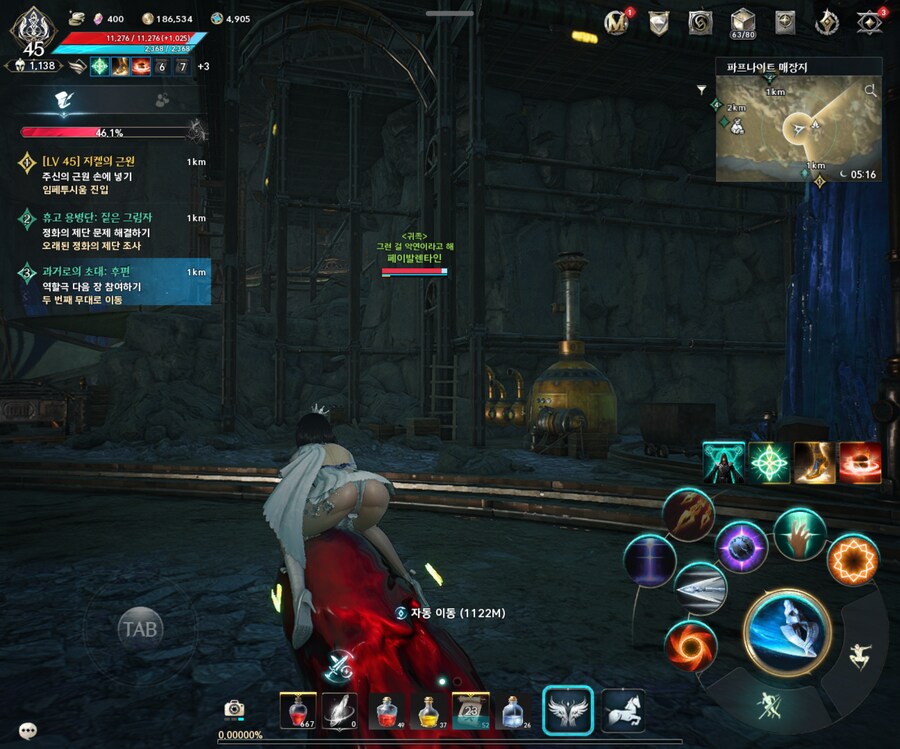Tap the jump action button
900x749 pixels.
click(857, 656)
